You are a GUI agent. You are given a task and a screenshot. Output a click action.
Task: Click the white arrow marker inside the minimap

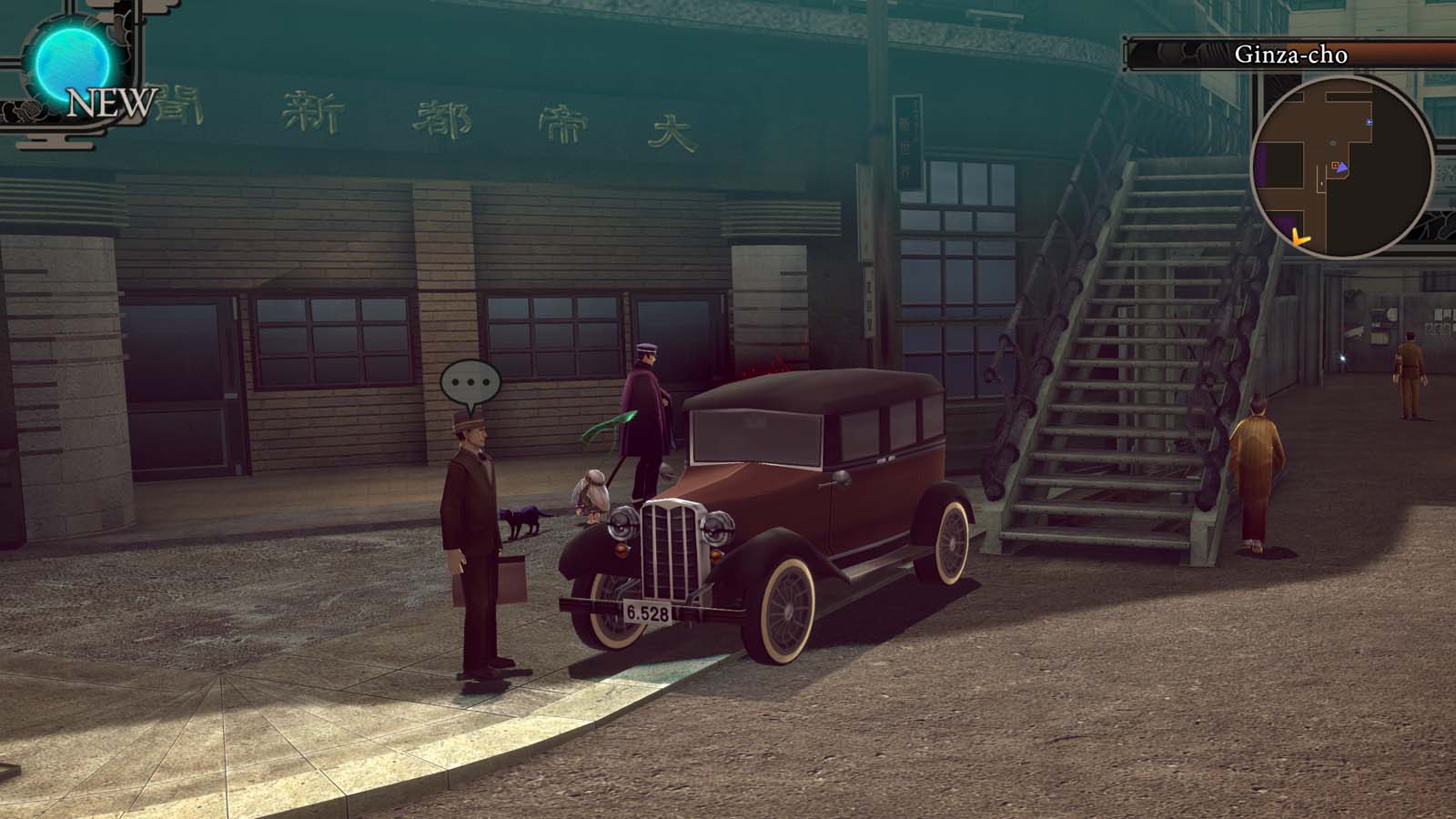pyautogui.click(x=1321, y=184)
